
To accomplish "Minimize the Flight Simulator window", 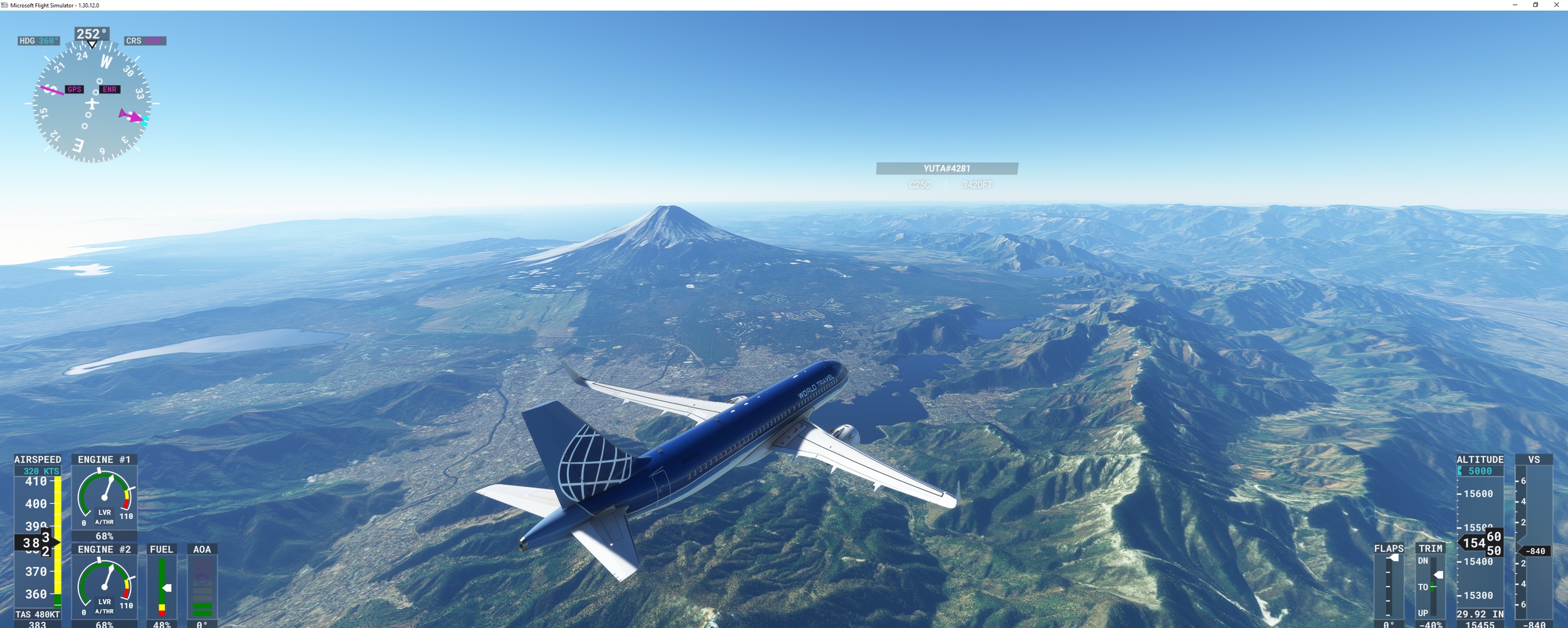I will coord(1515,5).
